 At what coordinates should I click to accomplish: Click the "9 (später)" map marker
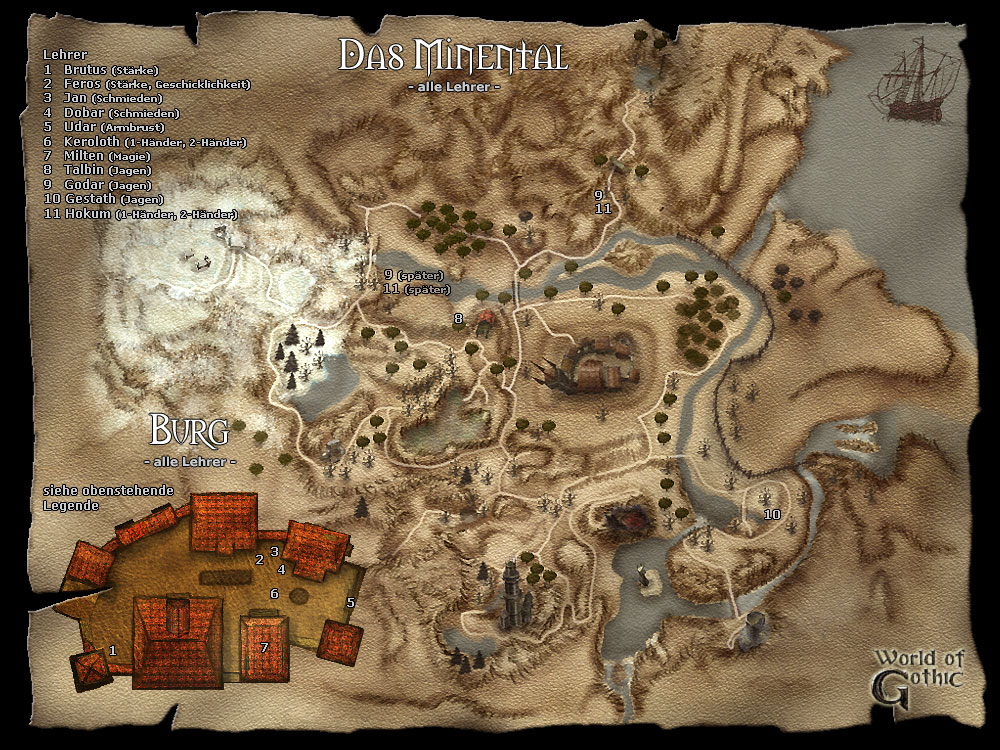pos(413,275)
